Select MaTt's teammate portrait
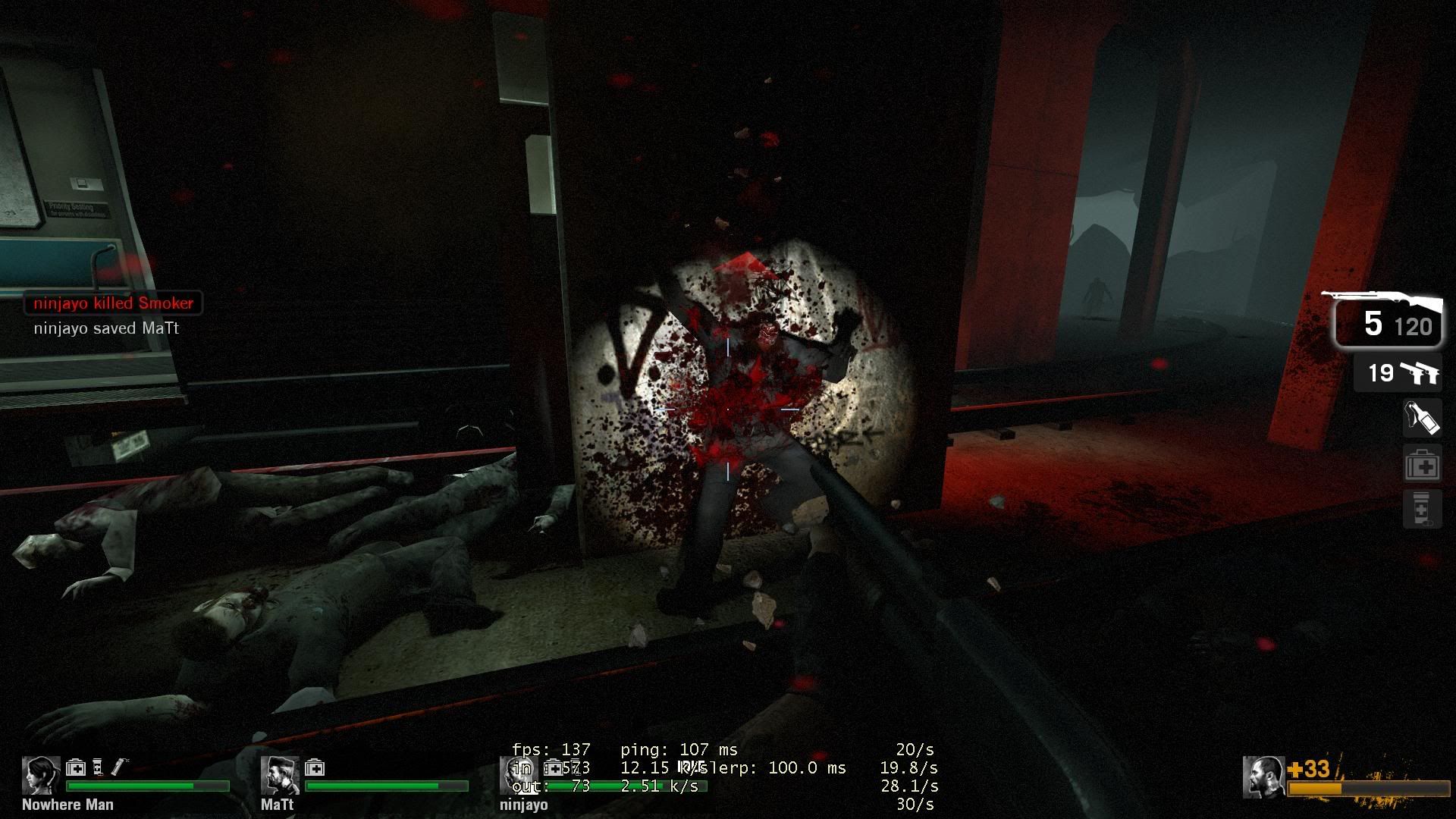This screenshot has width=1456, height=819. 279,775
